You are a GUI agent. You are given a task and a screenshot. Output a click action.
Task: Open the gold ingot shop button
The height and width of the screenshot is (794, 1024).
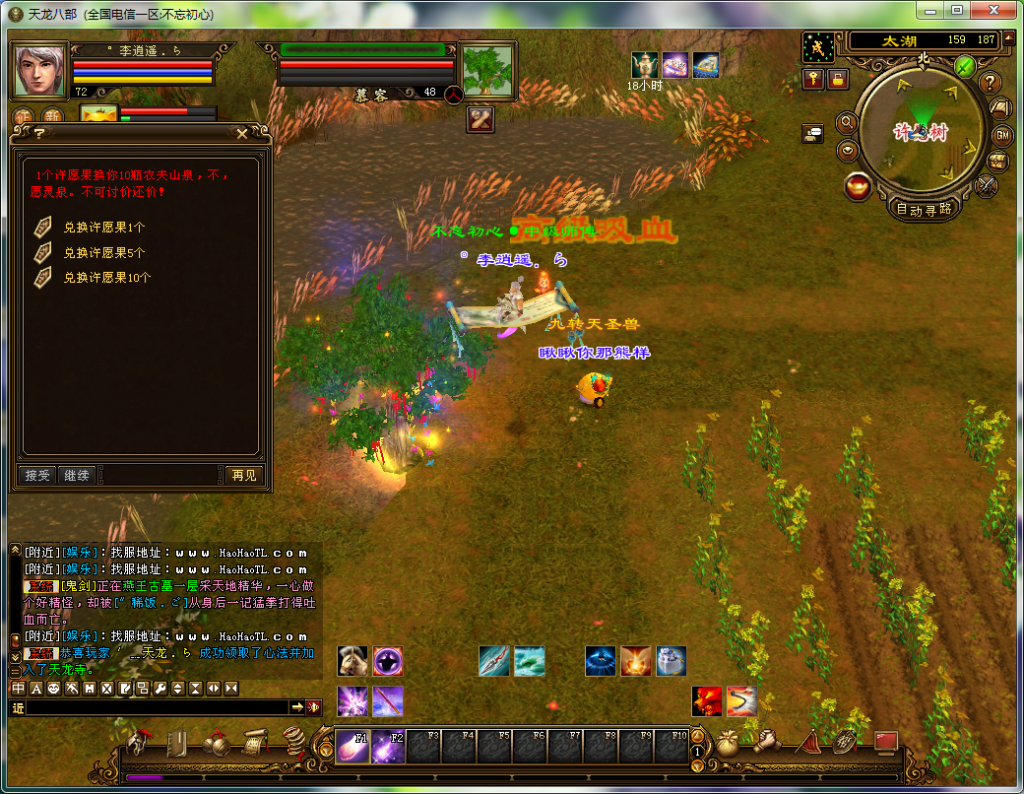click(x=856, y=186)
